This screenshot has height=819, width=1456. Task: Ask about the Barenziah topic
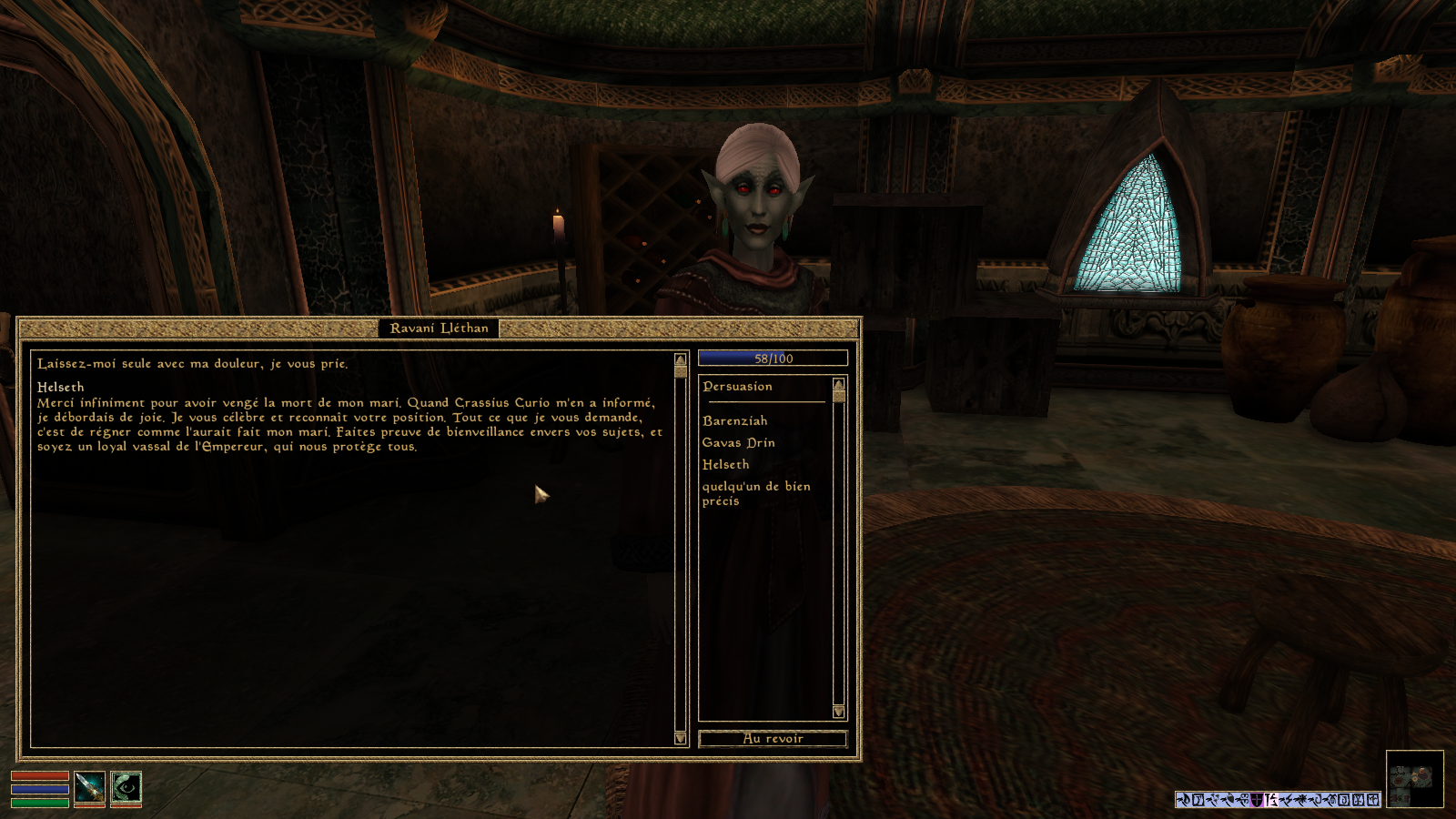734,421
